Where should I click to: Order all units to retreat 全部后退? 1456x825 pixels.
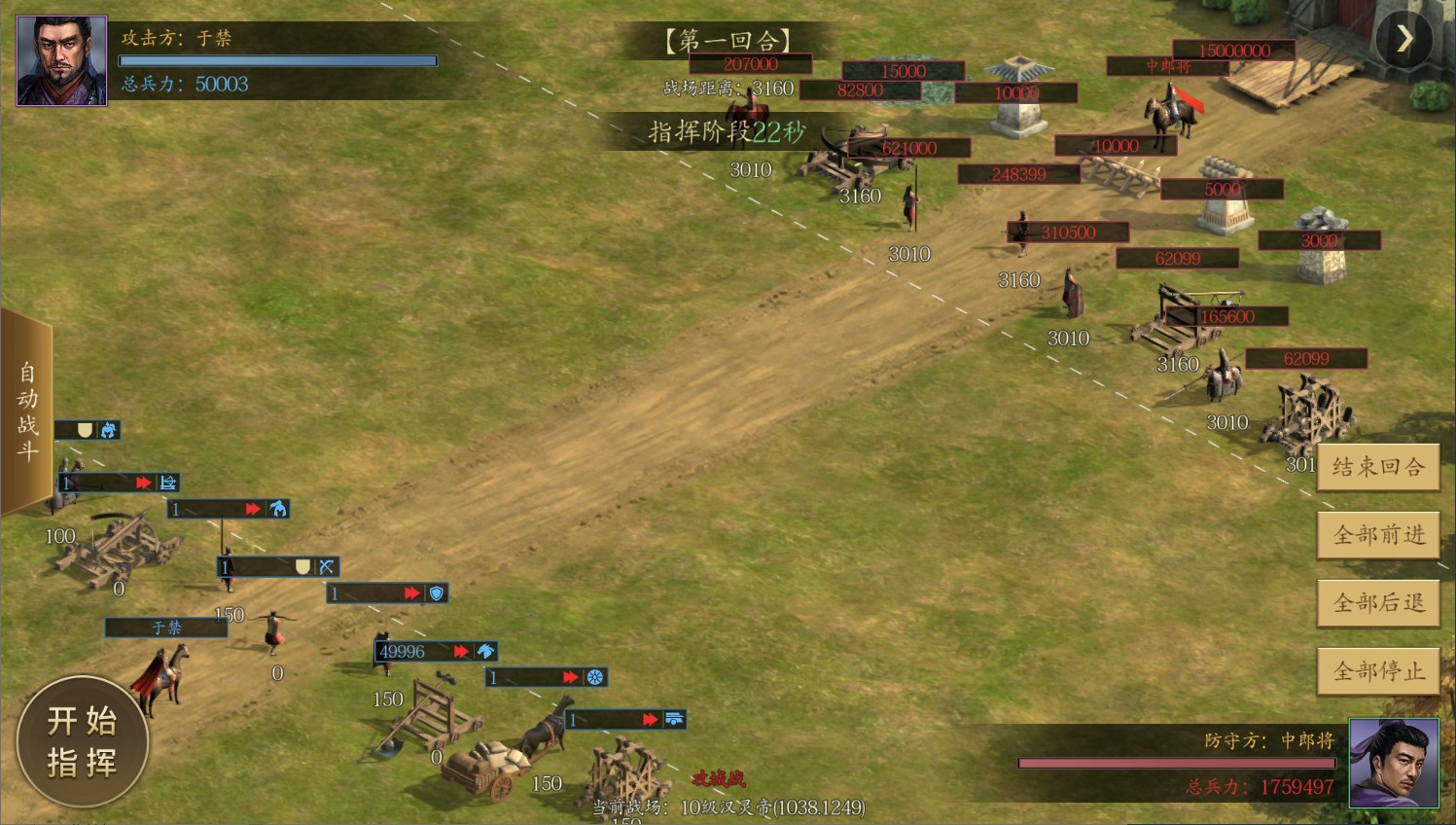point(1378,603)
